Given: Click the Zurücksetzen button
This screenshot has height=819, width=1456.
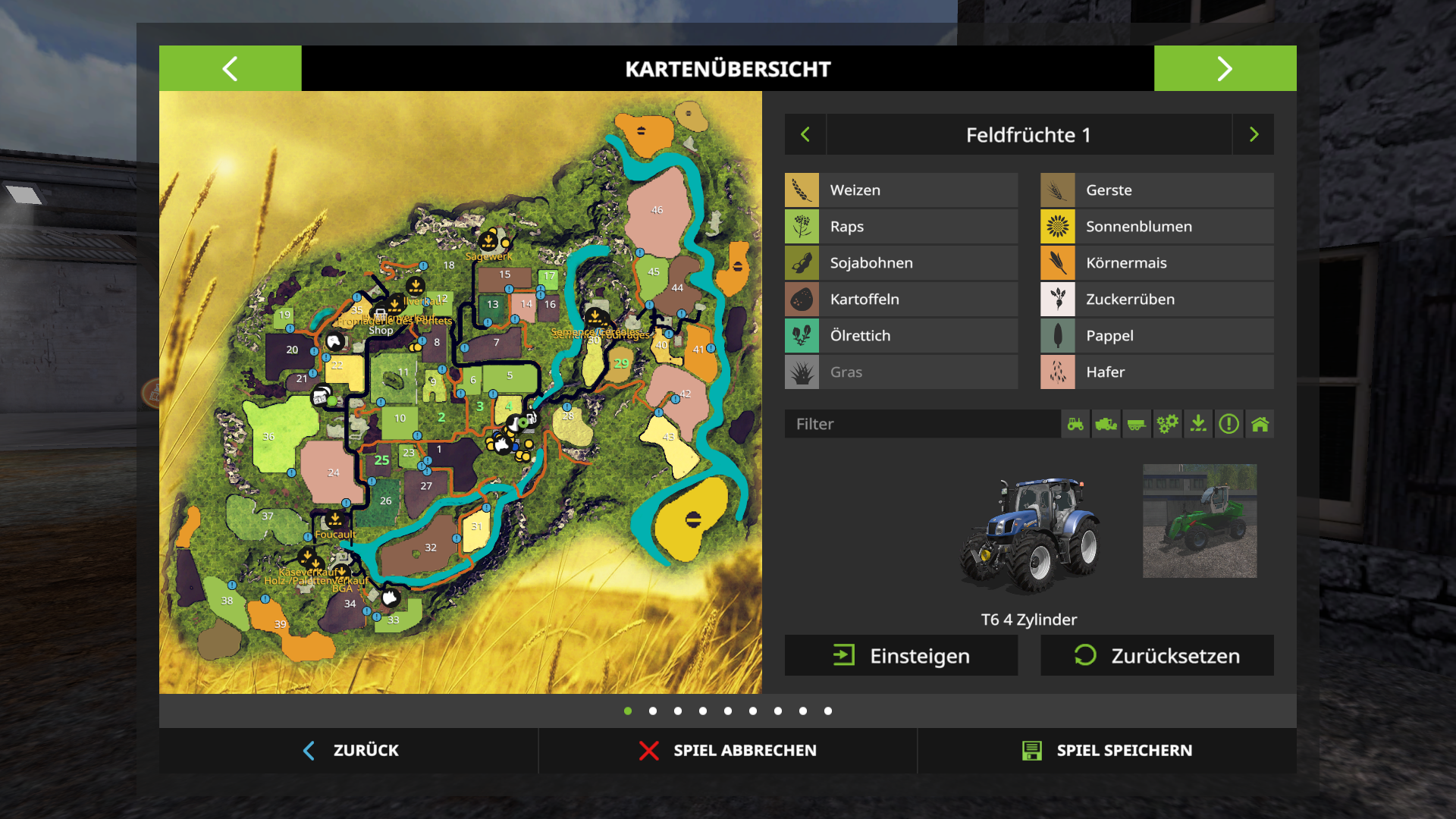Looking at the screenshot, I should [x=1156, y=655].
